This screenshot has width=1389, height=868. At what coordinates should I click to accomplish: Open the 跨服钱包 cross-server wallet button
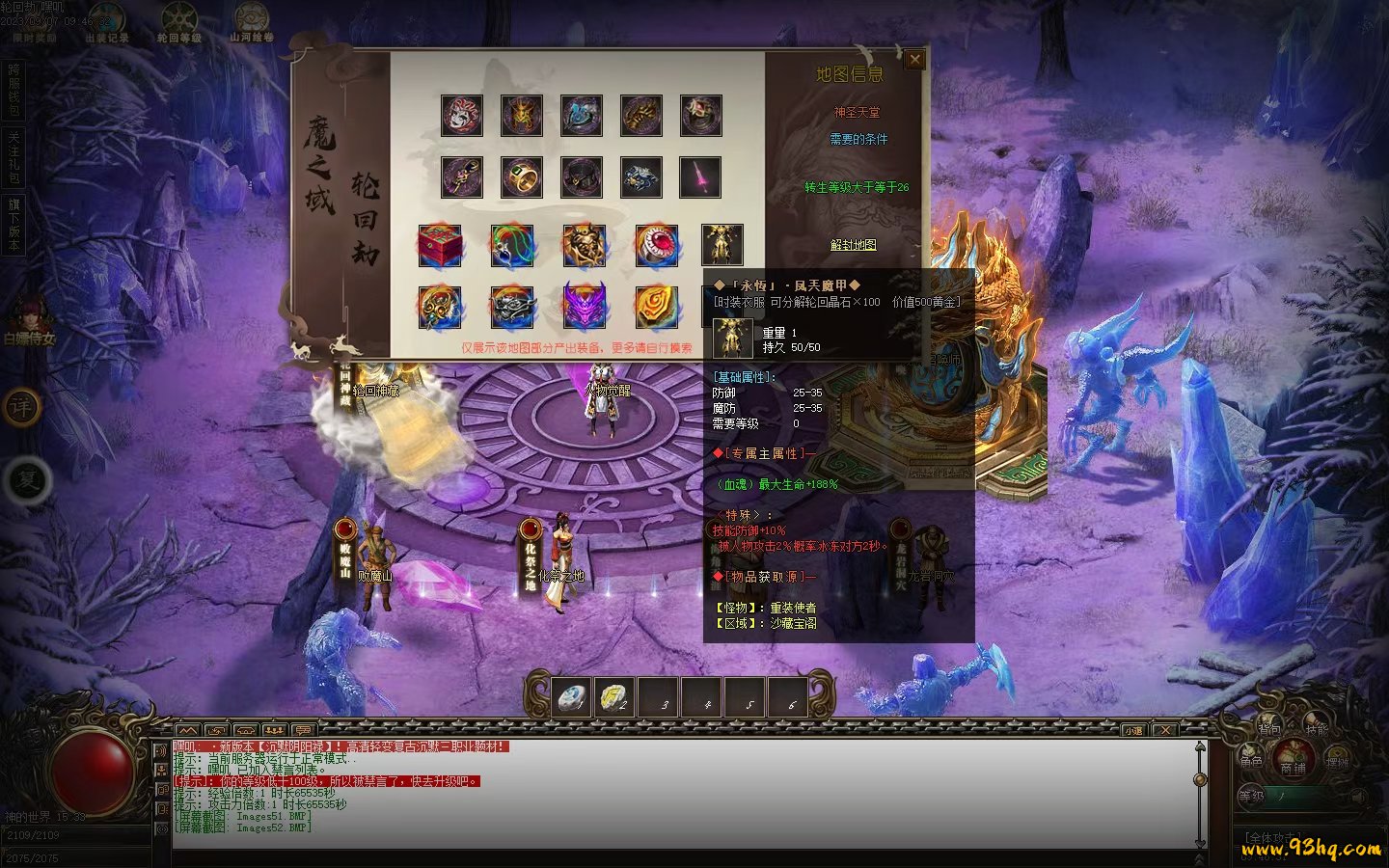(14, 91)
